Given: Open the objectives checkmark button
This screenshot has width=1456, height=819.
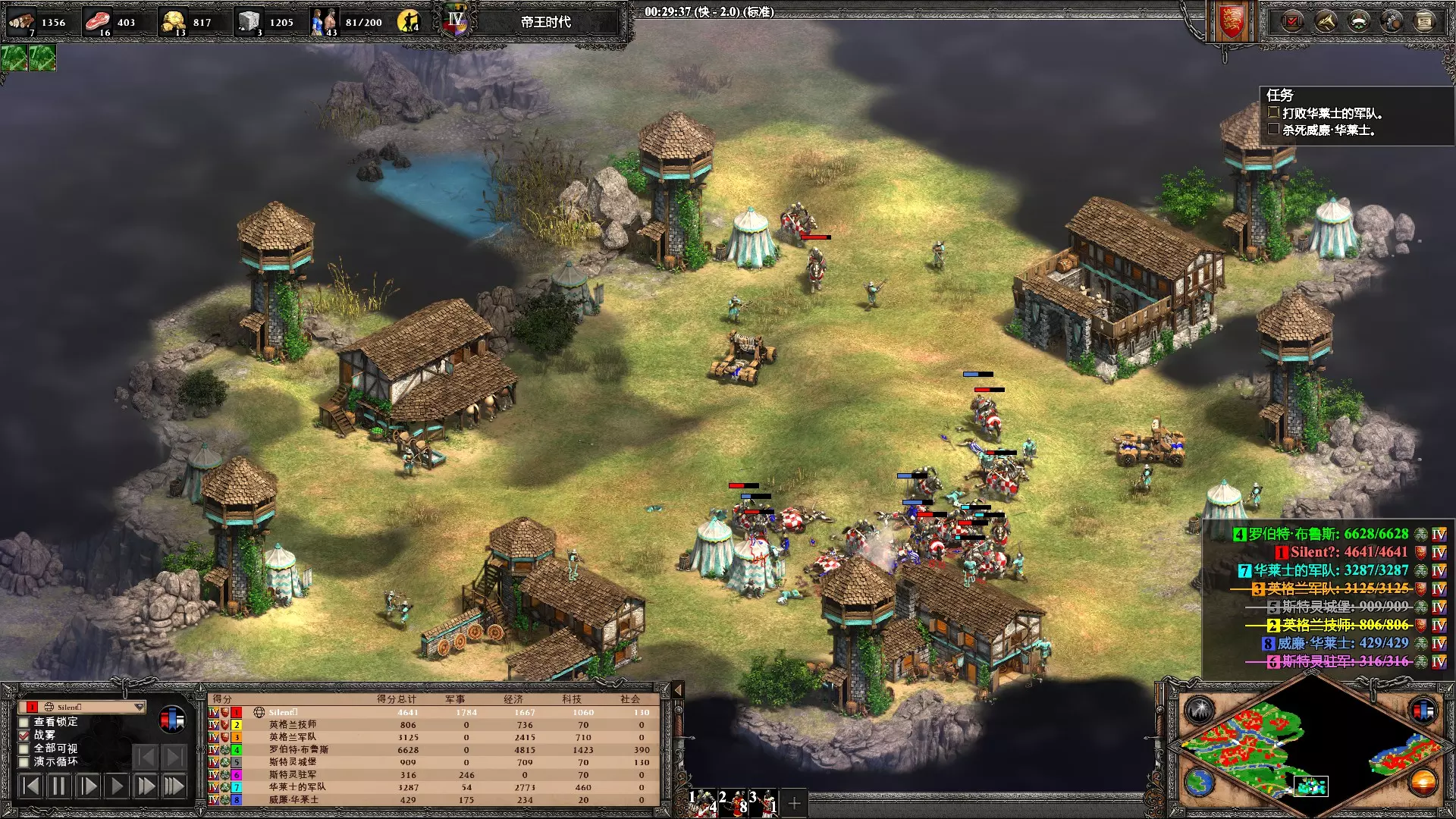Looking at the screenshot, I should [1292, 21].
